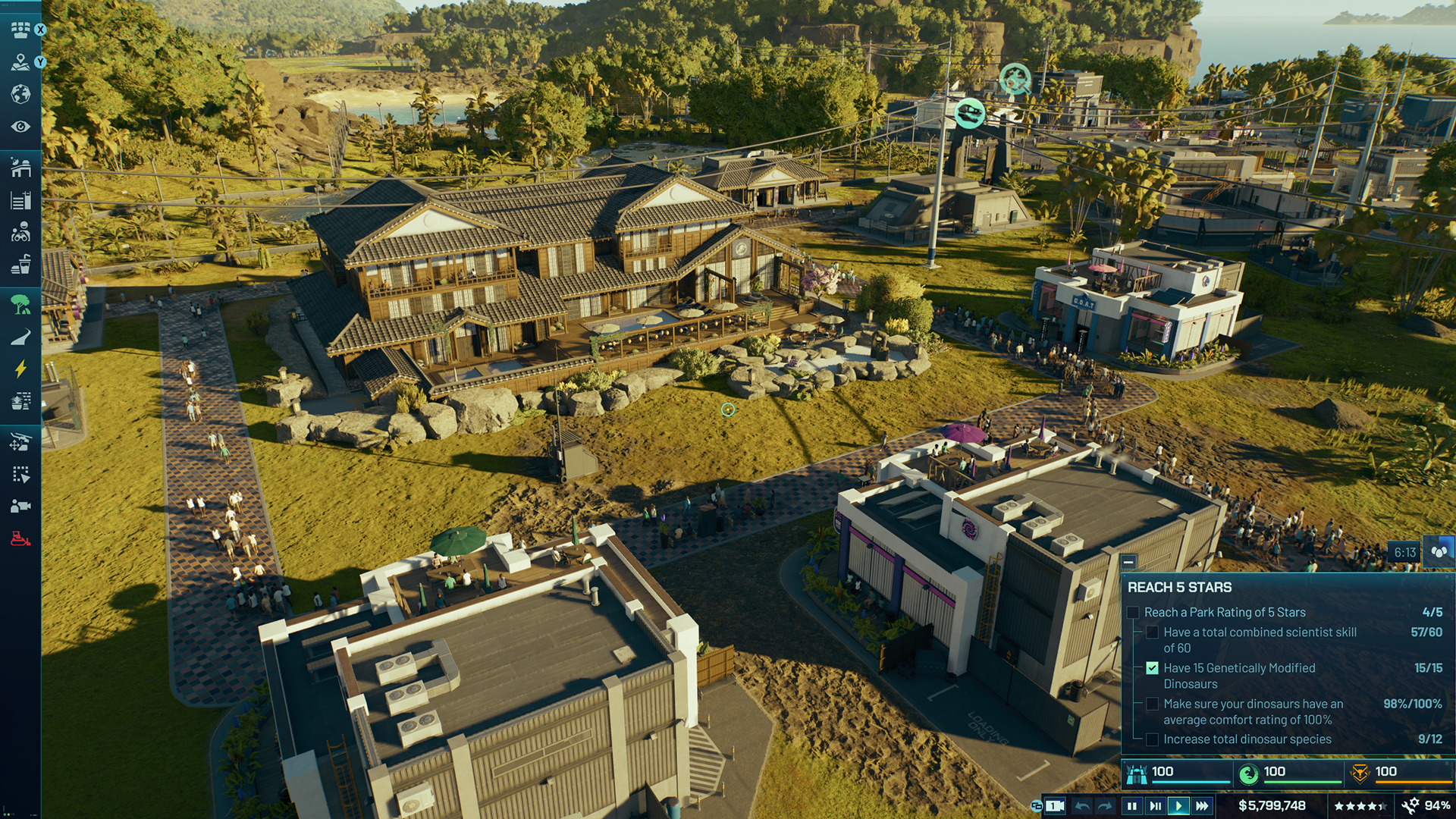Open the globe map icon in sidebar
Screen dimensions: 1456x819
point(20,94)
